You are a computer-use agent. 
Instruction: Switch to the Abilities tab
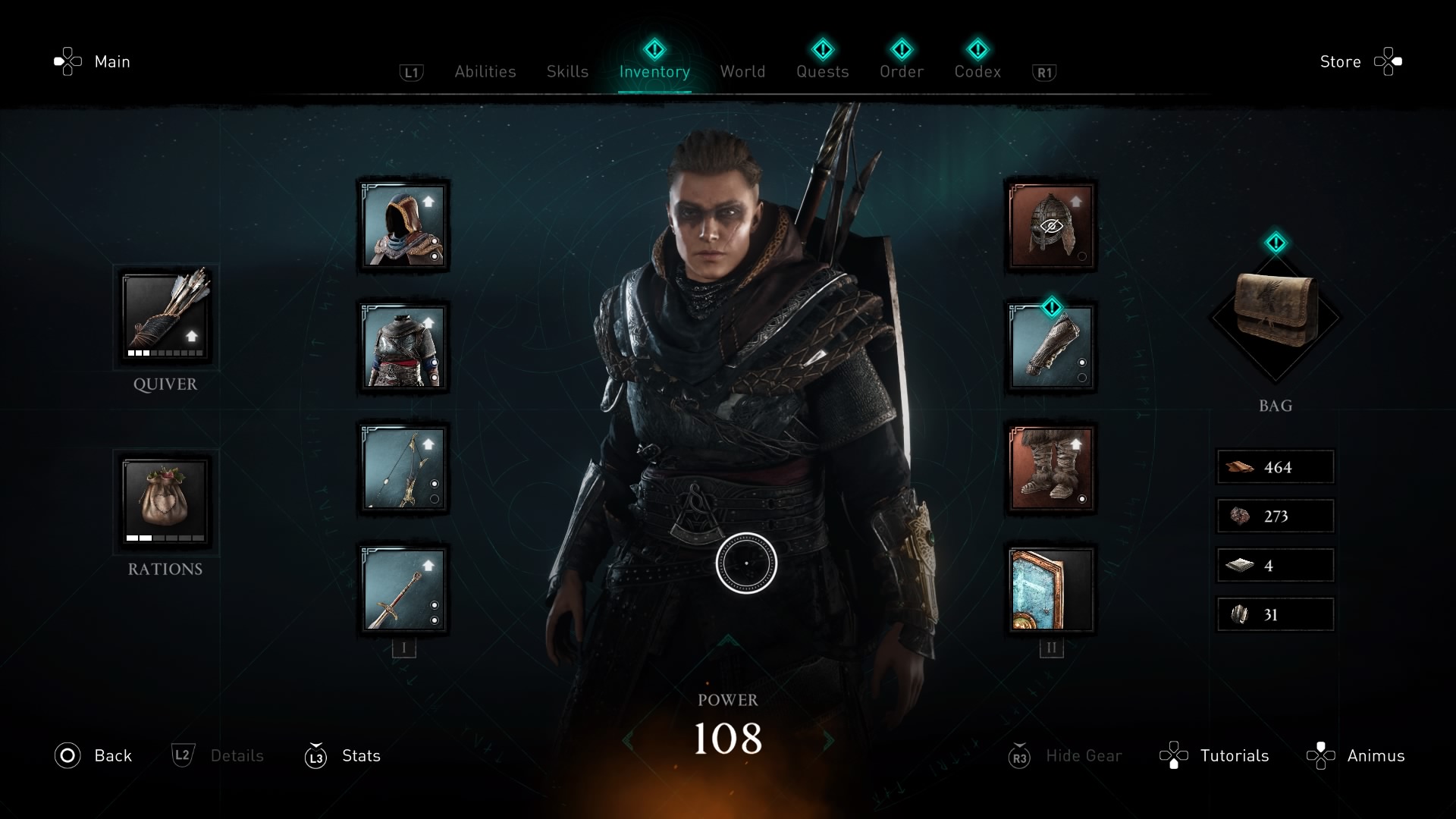pyautogui.click(x=485, y=72)
